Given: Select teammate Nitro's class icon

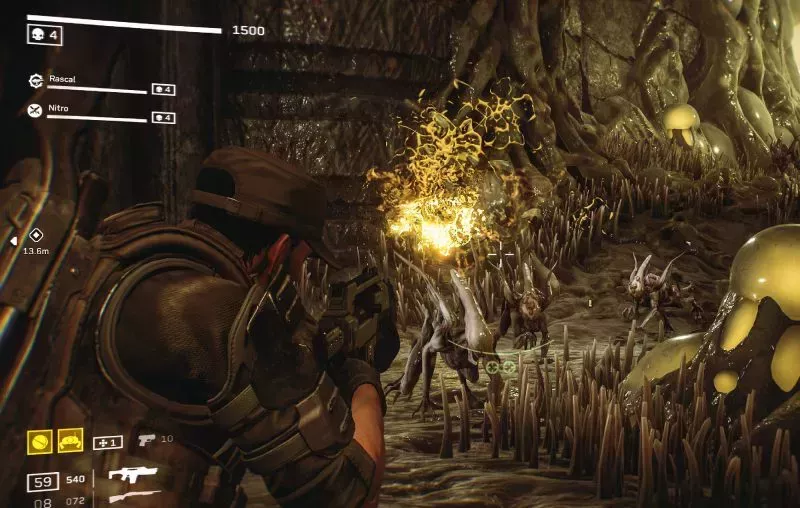Looking at the screenshot, I should pos(36,110).
